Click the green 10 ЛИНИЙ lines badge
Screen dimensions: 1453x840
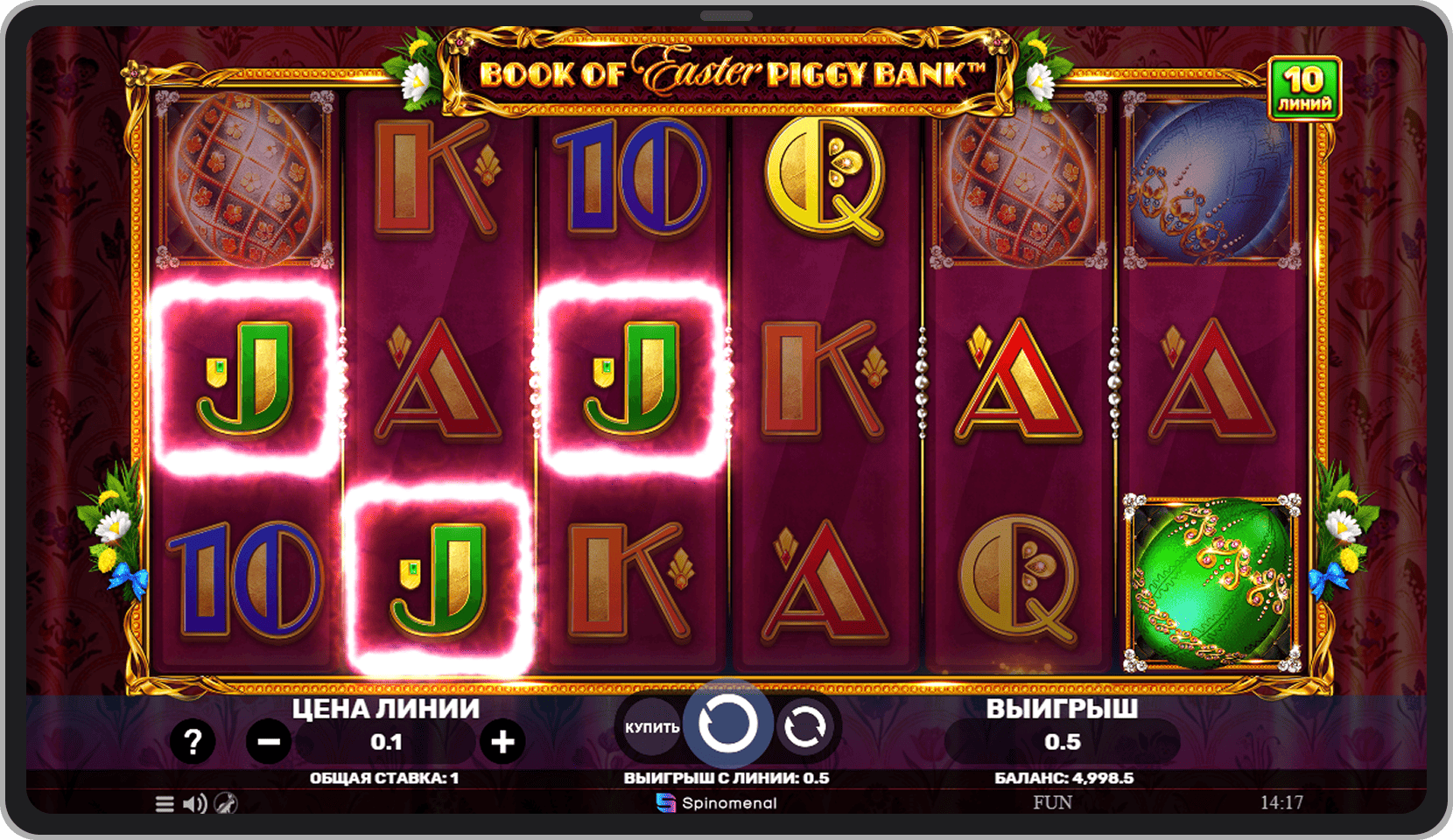point(1304,89)
